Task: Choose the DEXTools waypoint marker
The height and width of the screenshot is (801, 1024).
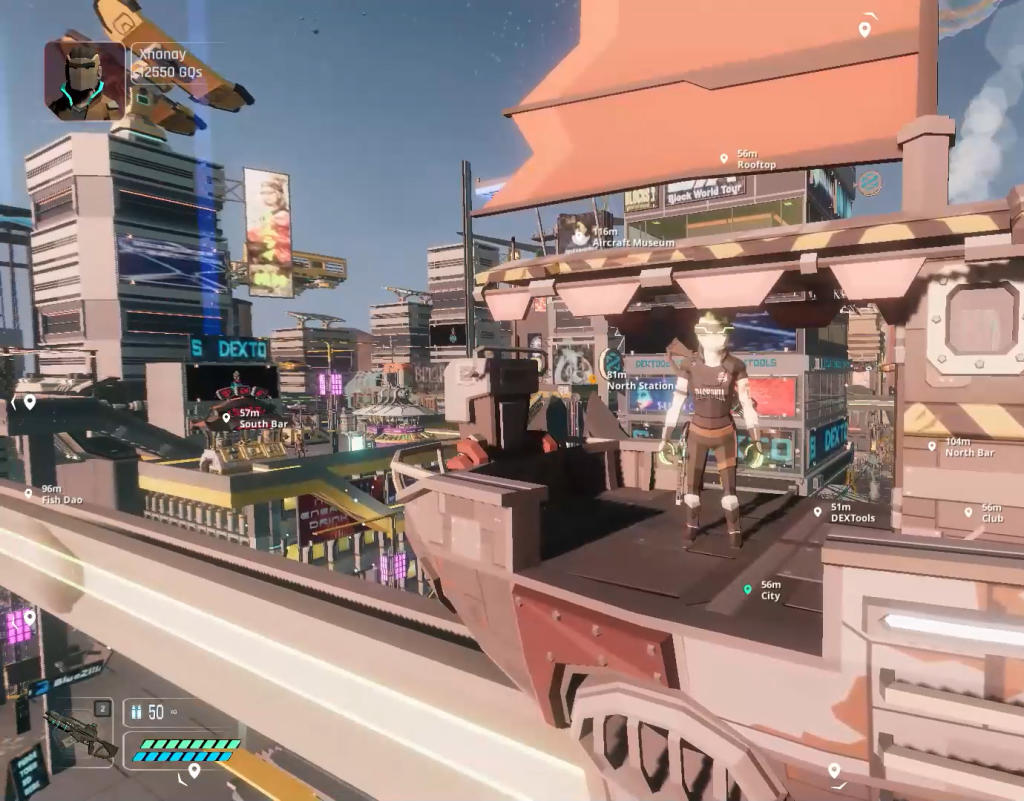Action: click(x=818, y=511)
